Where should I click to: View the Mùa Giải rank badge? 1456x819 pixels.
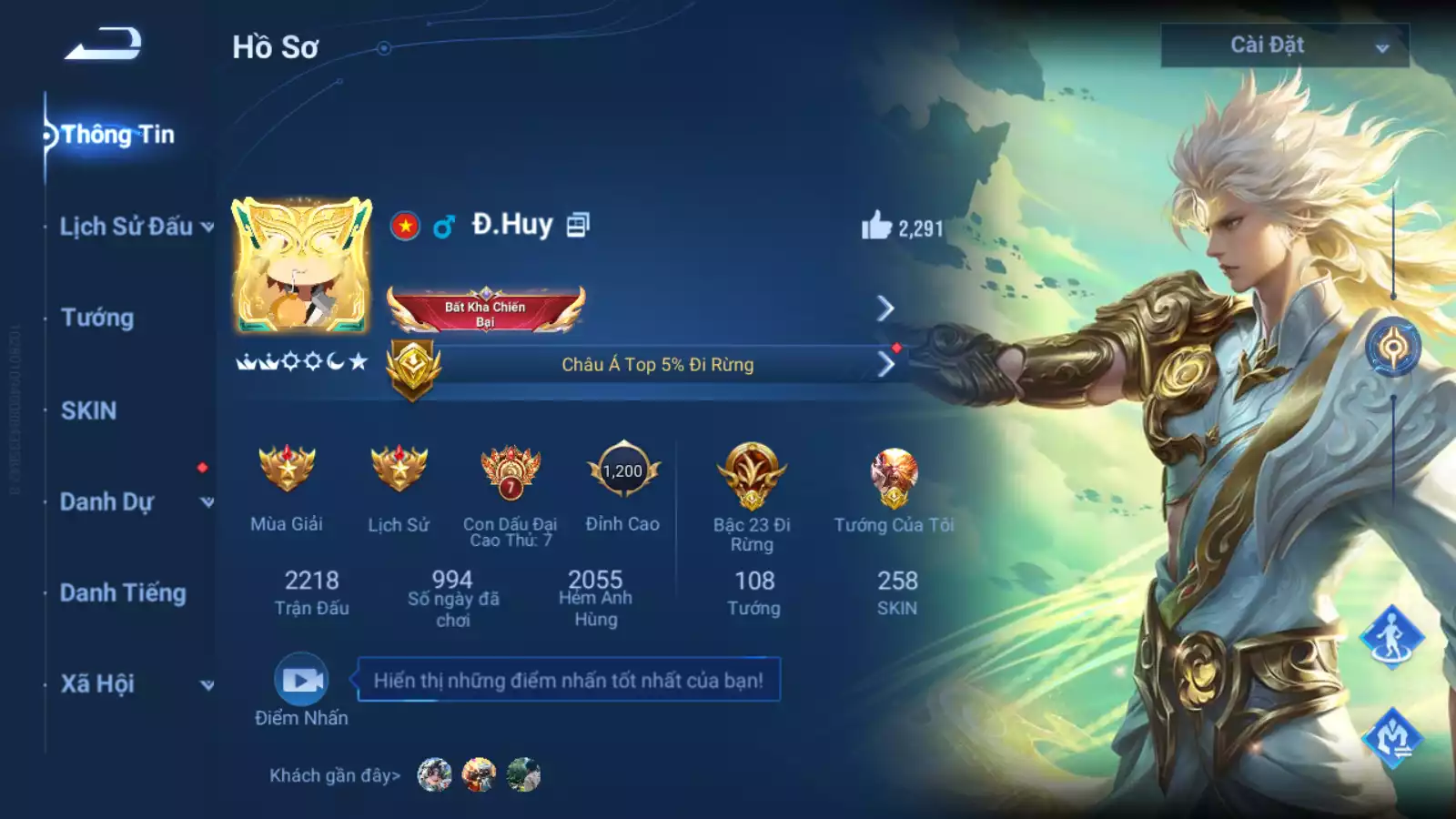pos(287,470)
